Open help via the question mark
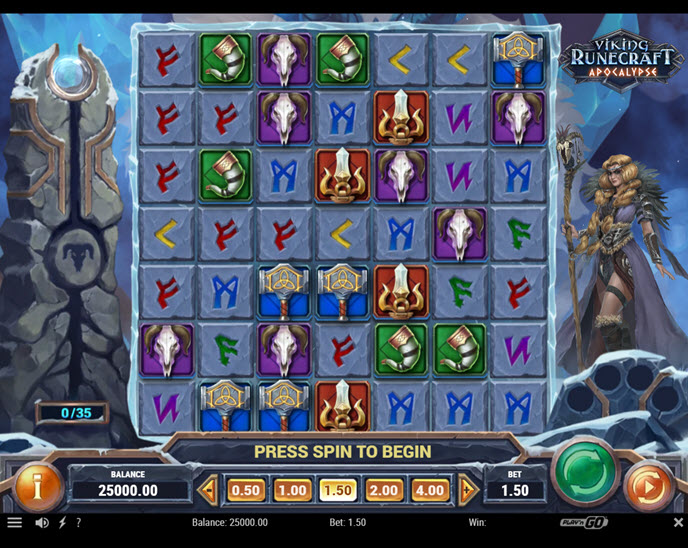Image resolution: width=688 pixels, height=548 pixels. 79,522
